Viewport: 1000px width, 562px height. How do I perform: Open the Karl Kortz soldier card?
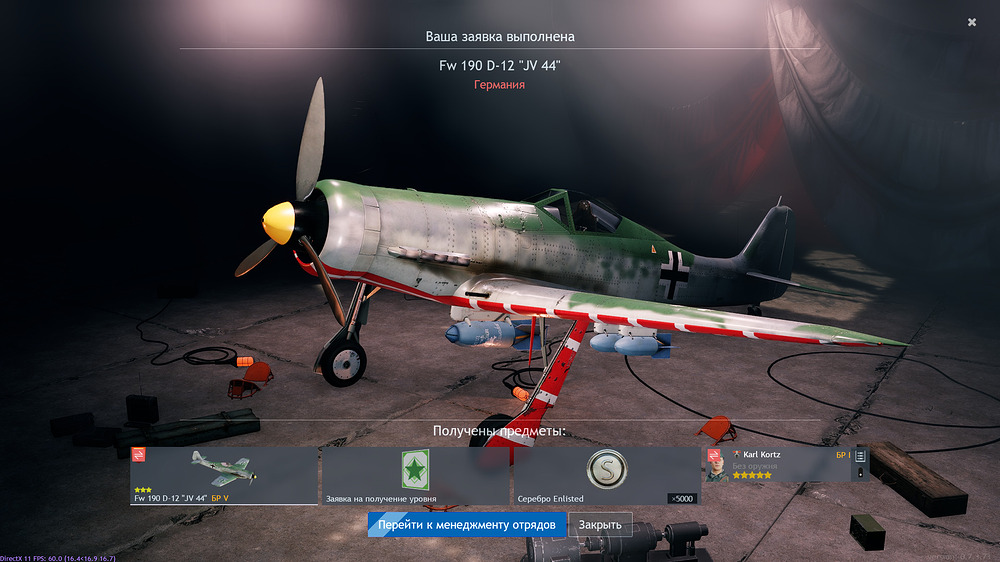pos(787,464)
